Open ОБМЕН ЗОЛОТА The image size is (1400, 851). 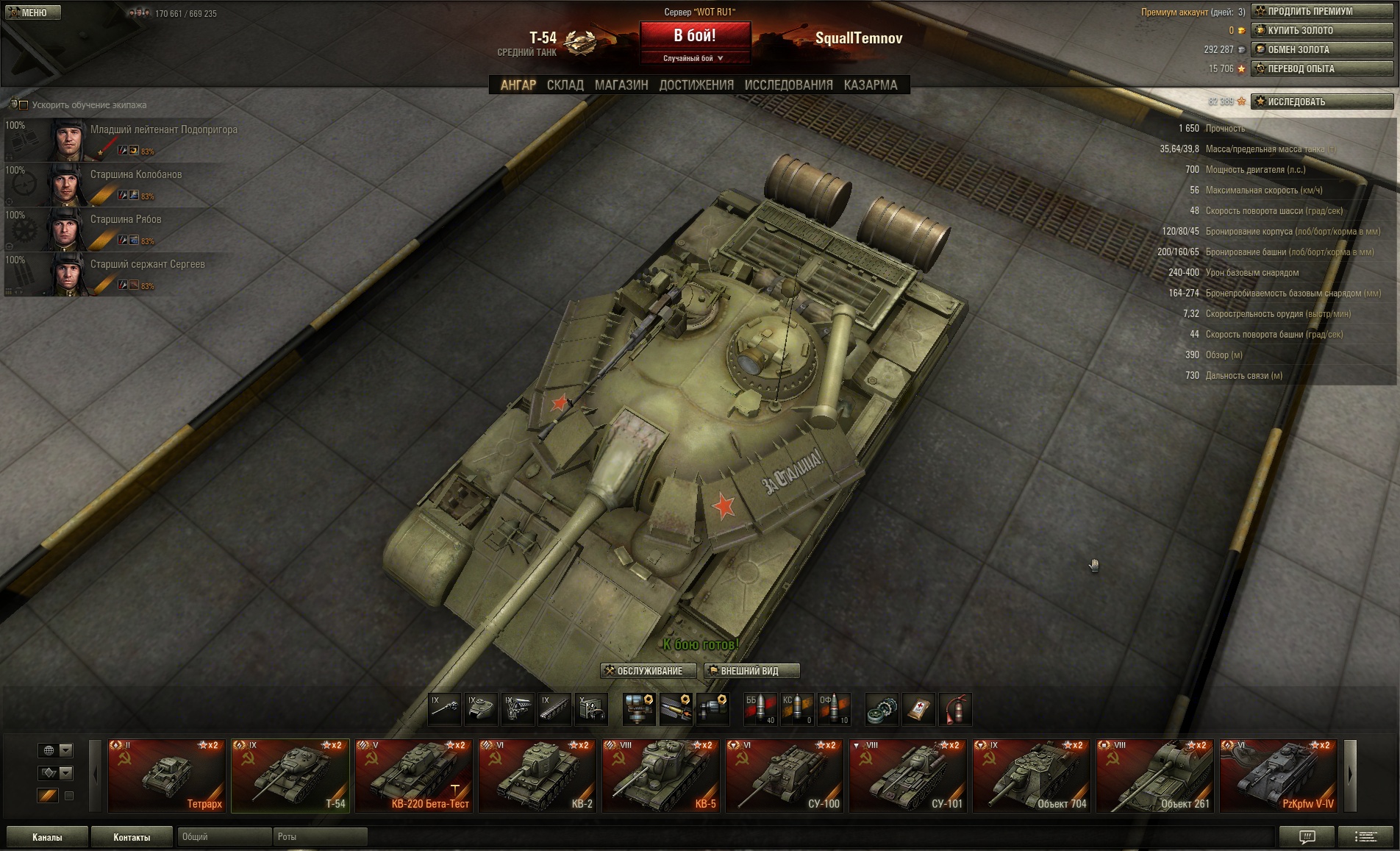click(1322, 50)
